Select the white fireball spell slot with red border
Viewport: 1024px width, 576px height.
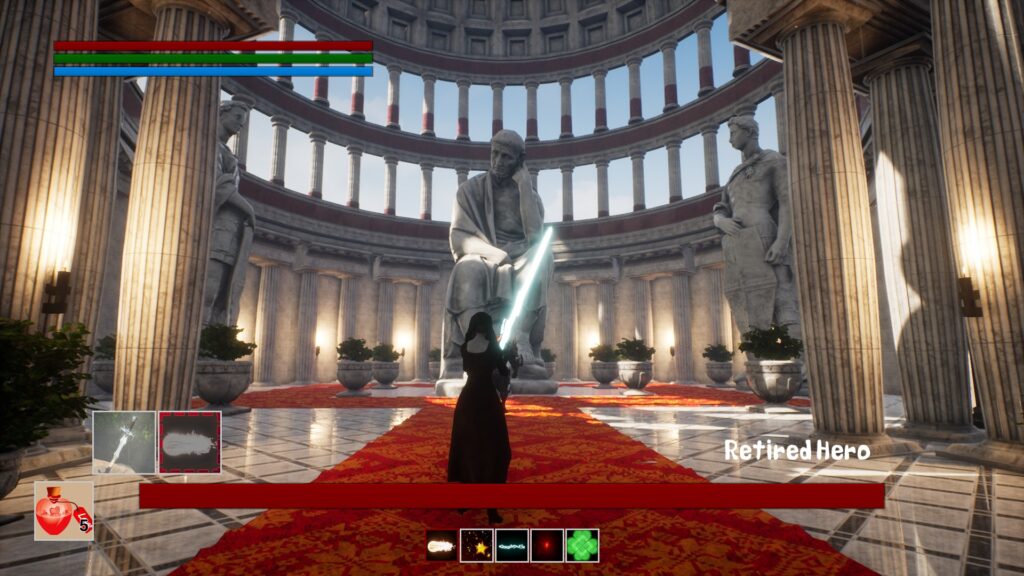click(190, 442)
